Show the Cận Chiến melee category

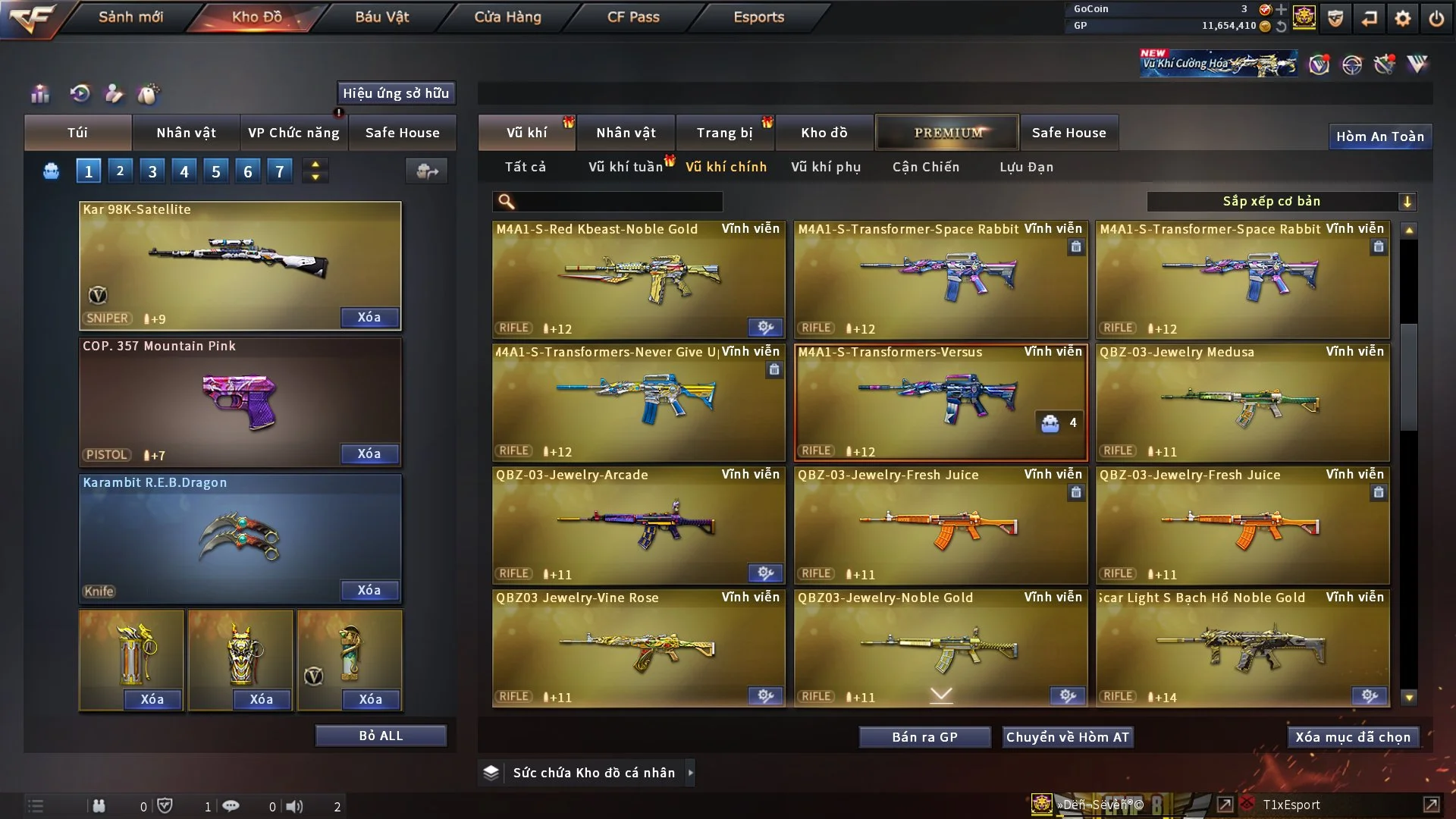pos(925,167)
